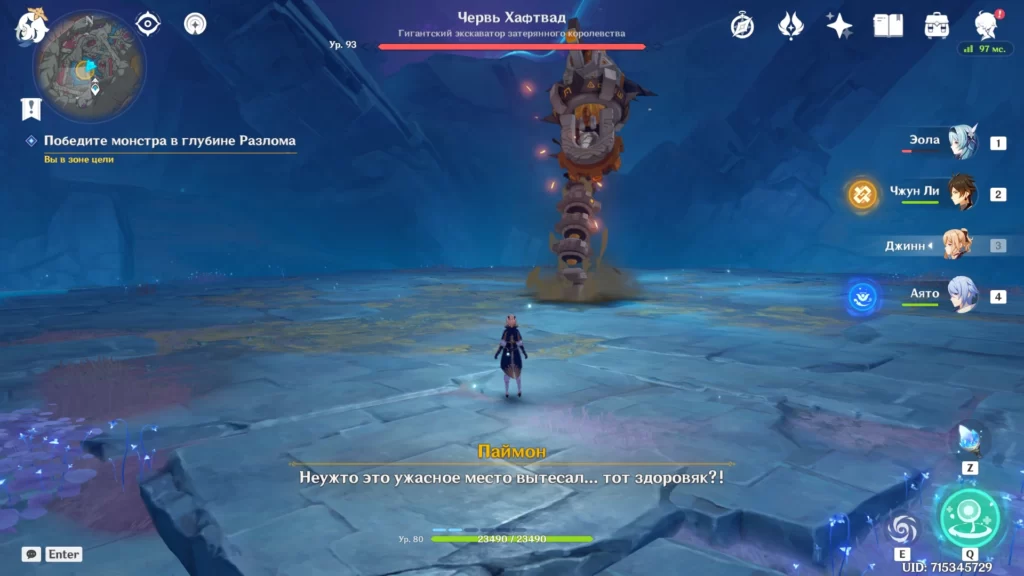Use the crystal gadget item
The width and height of the screenshot is (1024, 576).
click(x=969, y=438)
